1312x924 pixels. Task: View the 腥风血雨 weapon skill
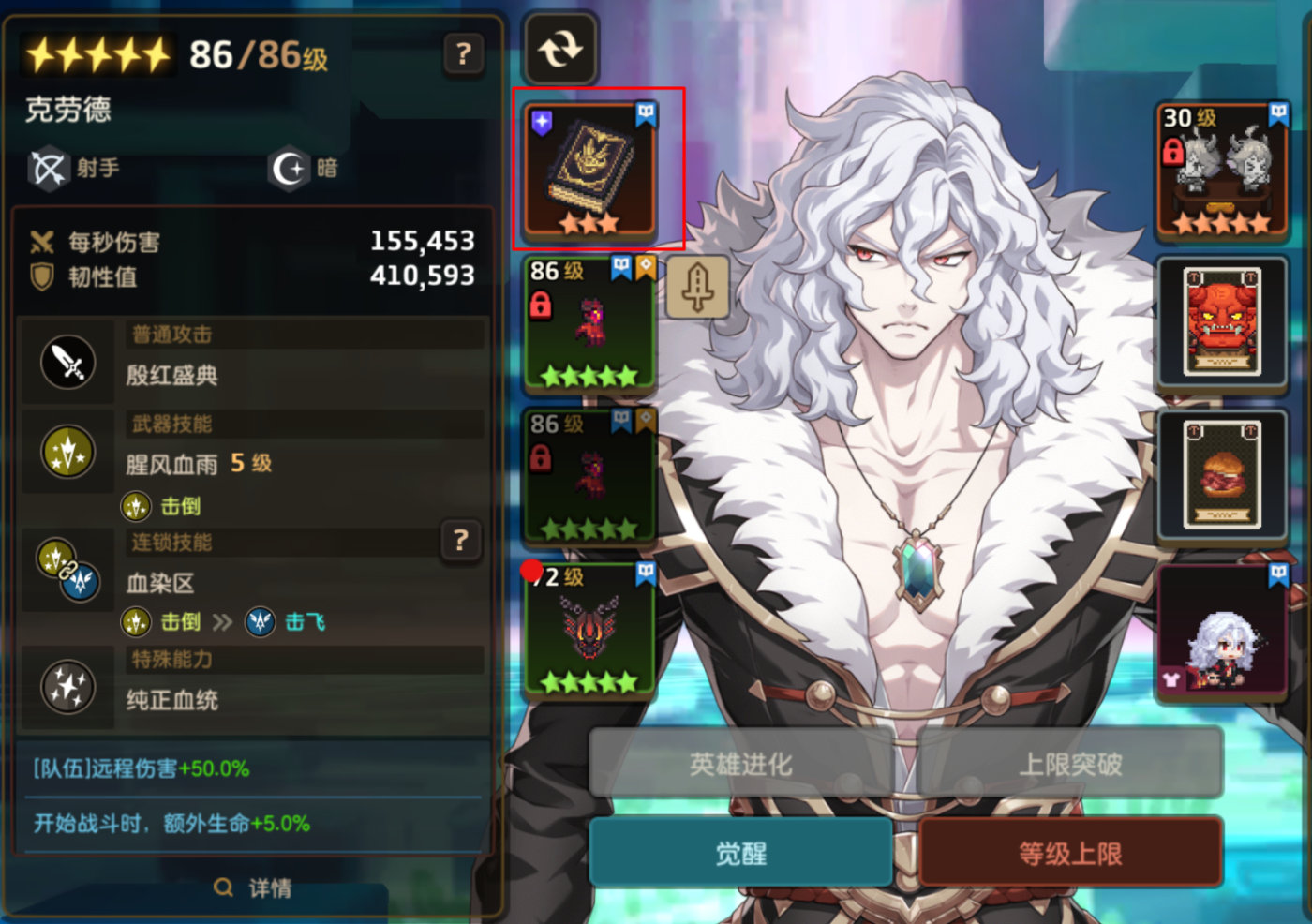click(172, 464)
